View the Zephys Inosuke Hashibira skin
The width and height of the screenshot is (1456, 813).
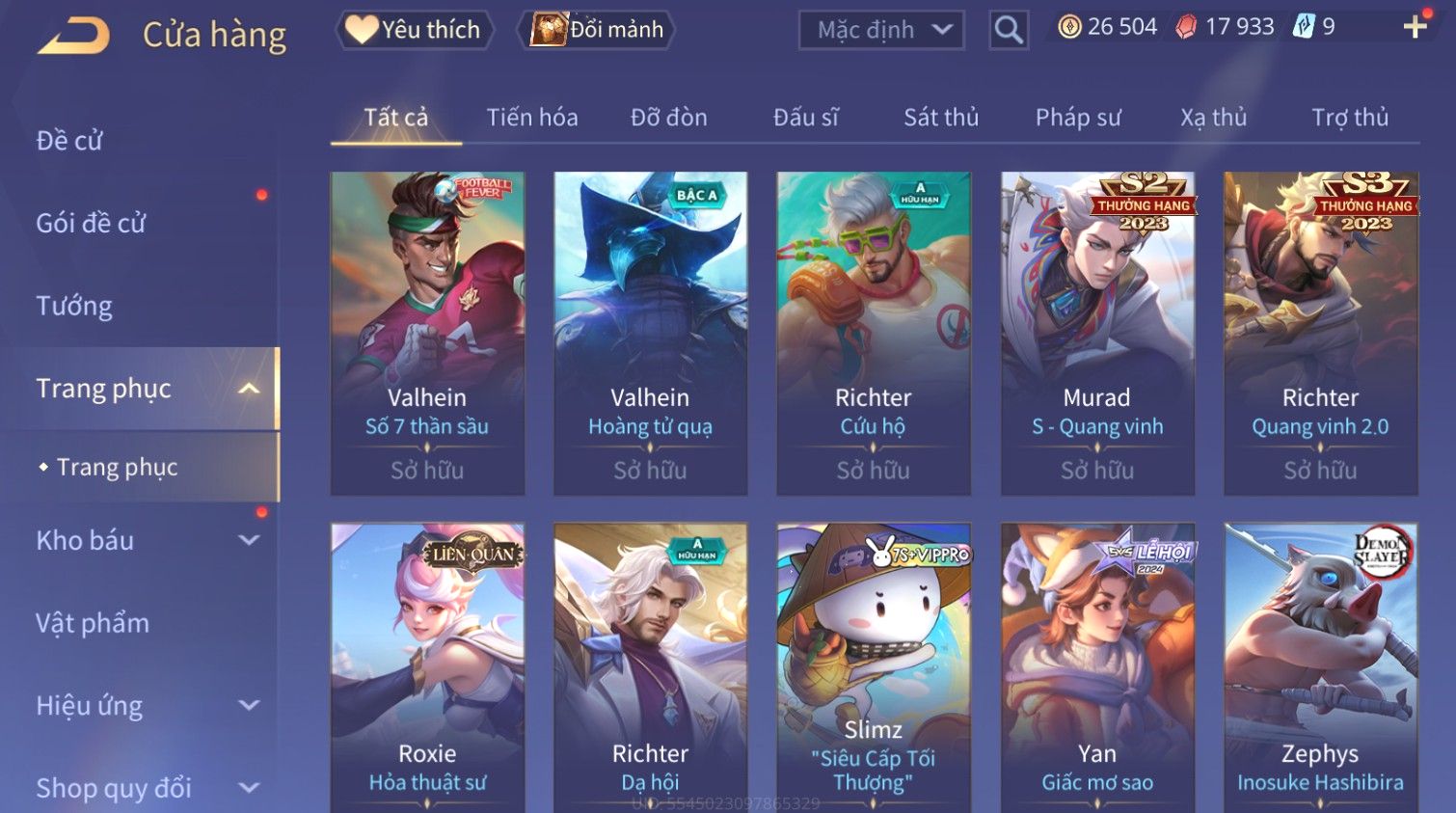point(1320,665)
